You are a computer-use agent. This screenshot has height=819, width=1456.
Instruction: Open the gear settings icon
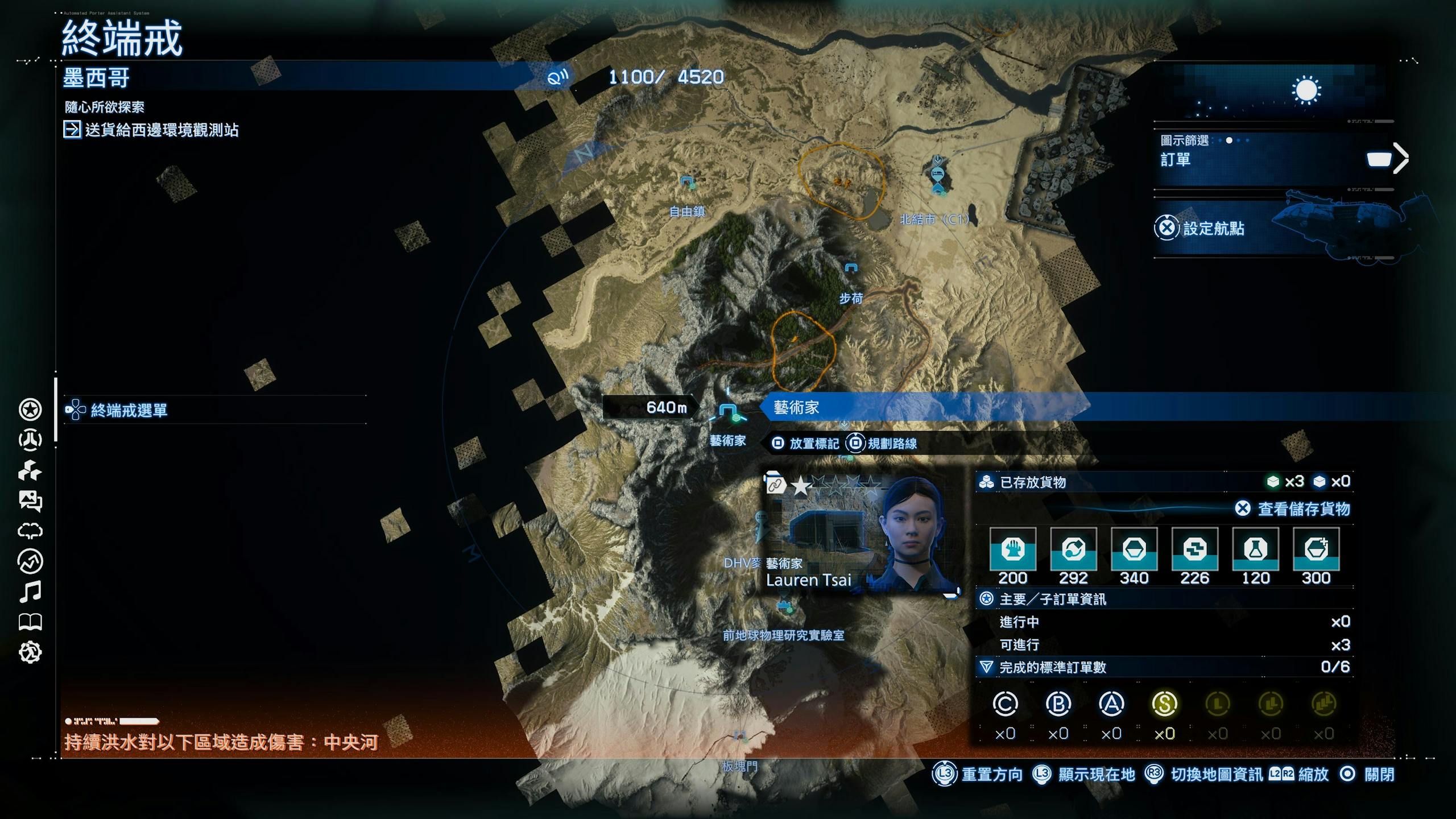pos(30,652)
